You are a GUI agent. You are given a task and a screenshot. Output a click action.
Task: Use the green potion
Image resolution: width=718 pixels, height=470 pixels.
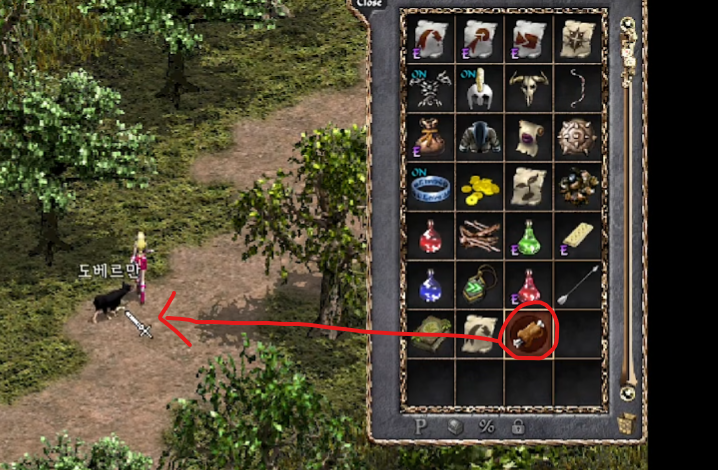pos(529,236)
